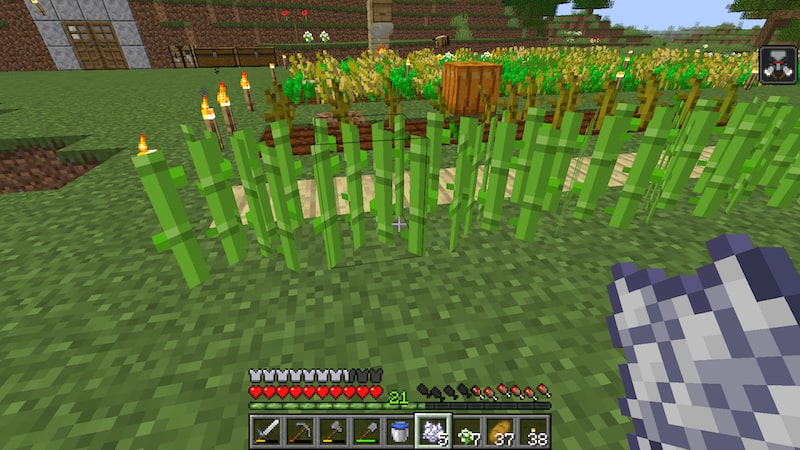Viewport: 800px width, 450px height.
Task: Switch to the shovel hotbar slot
Action: (x=366, y=431)
